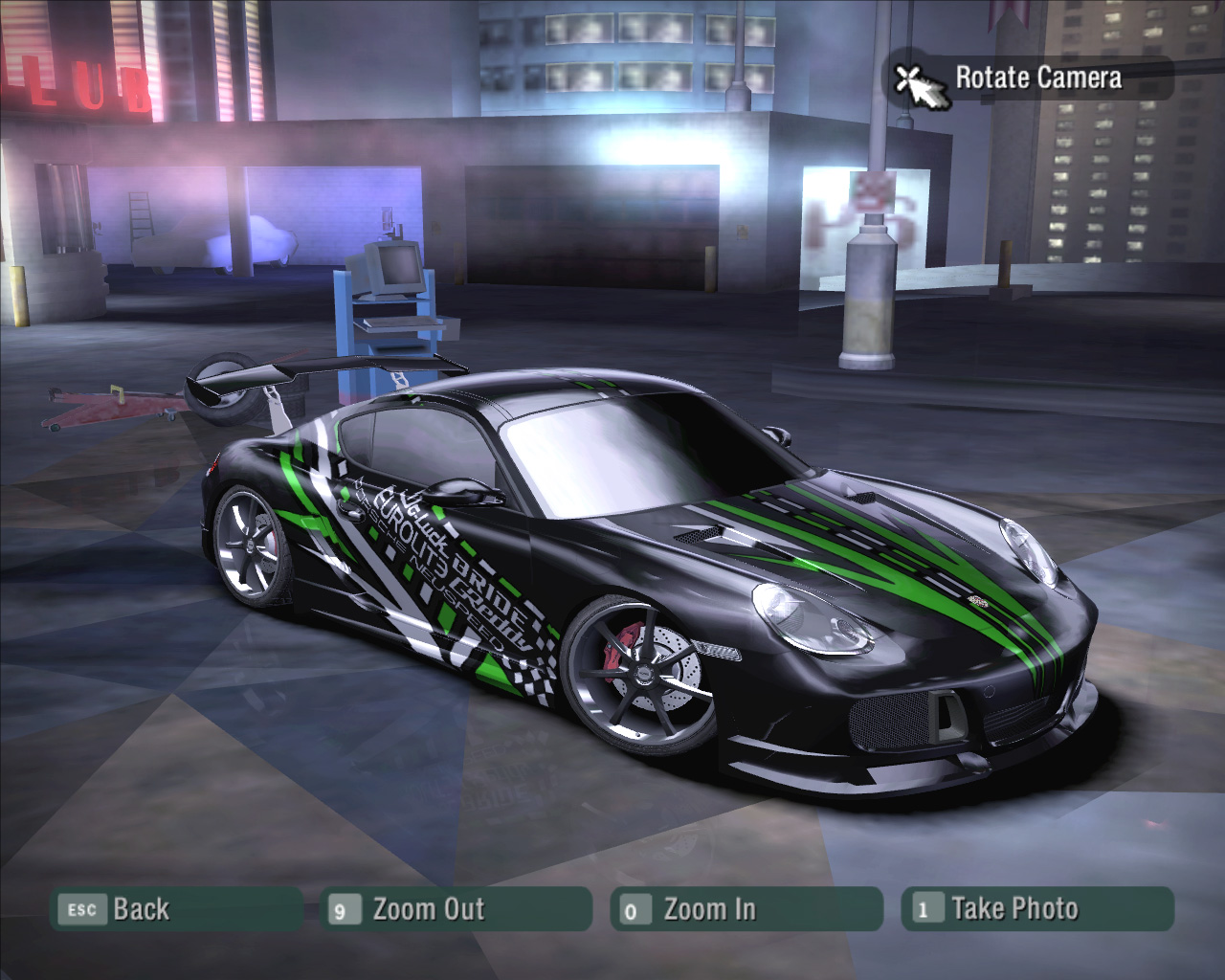The image size is (1225, 980).
Task: Zoom Out the camera view
Action: point(456,909)
